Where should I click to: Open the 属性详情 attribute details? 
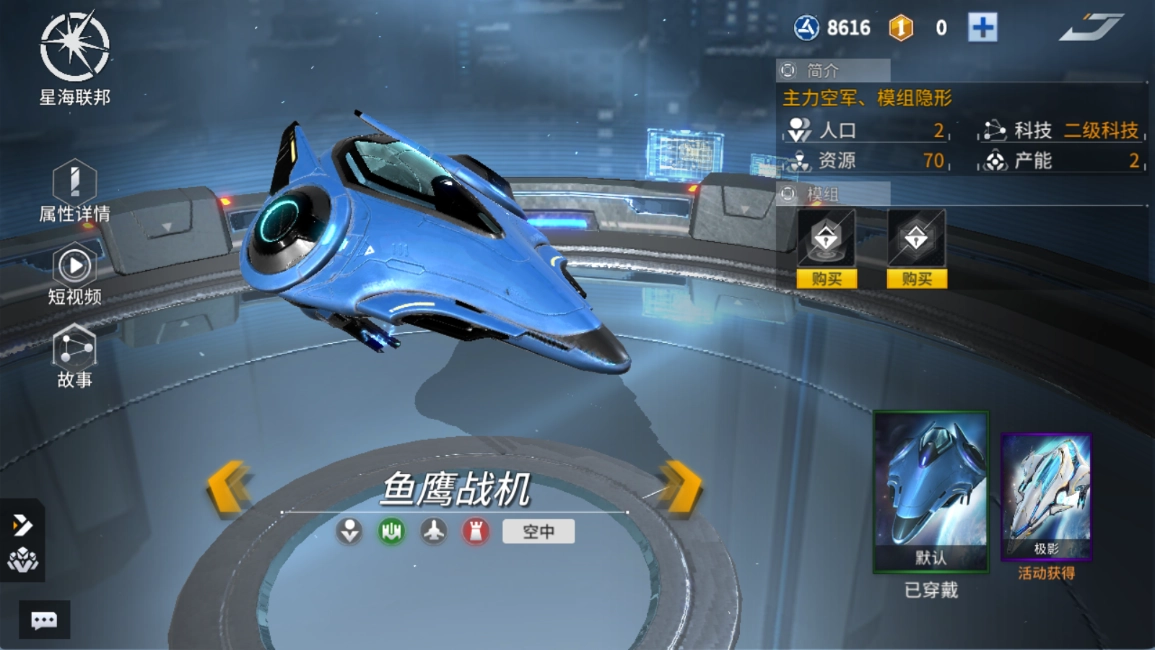pyautogui.click(x=74, y=191)
